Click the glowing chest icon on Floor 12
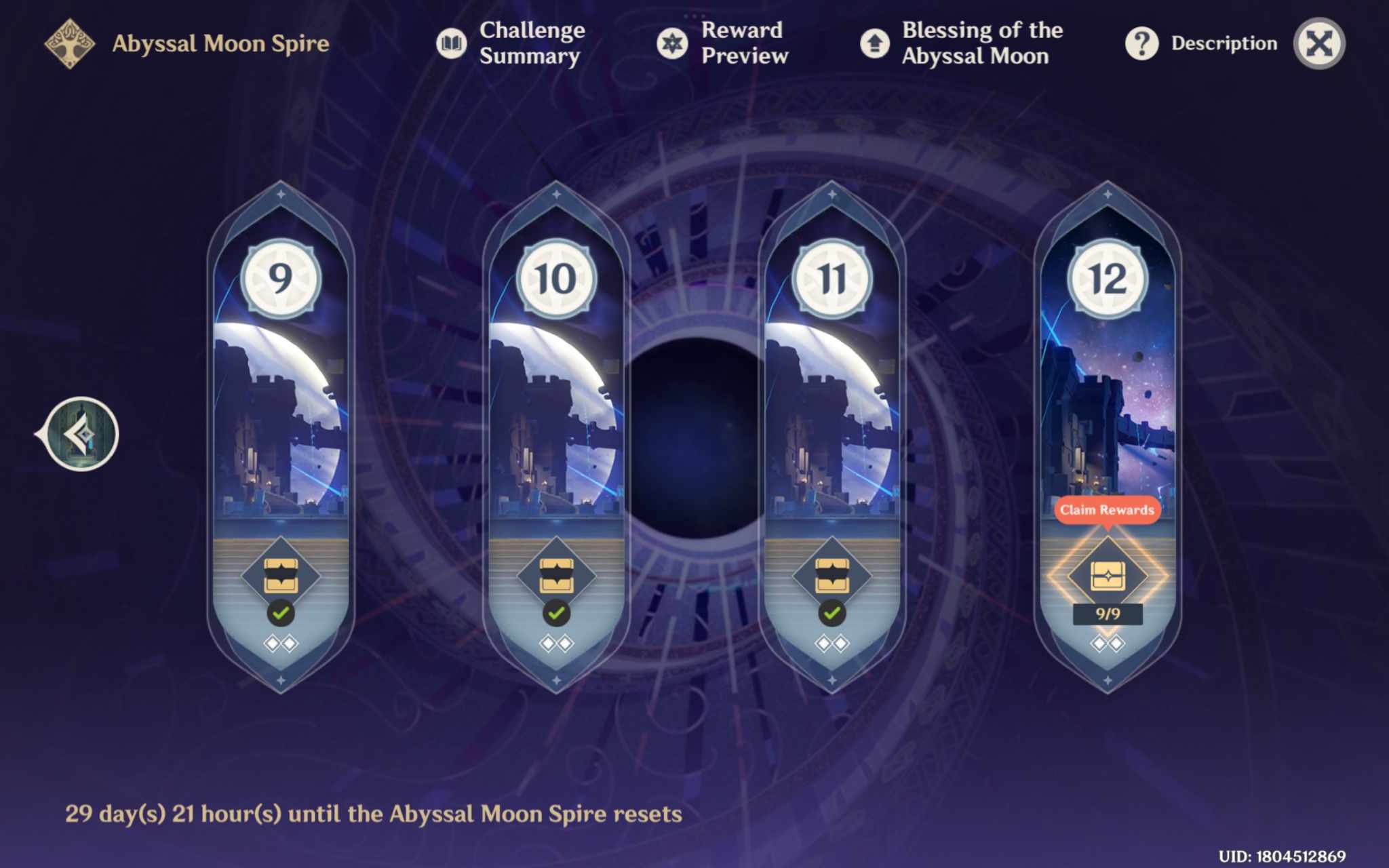Viewport: 1389px width, 868px height. (1107, 576)
